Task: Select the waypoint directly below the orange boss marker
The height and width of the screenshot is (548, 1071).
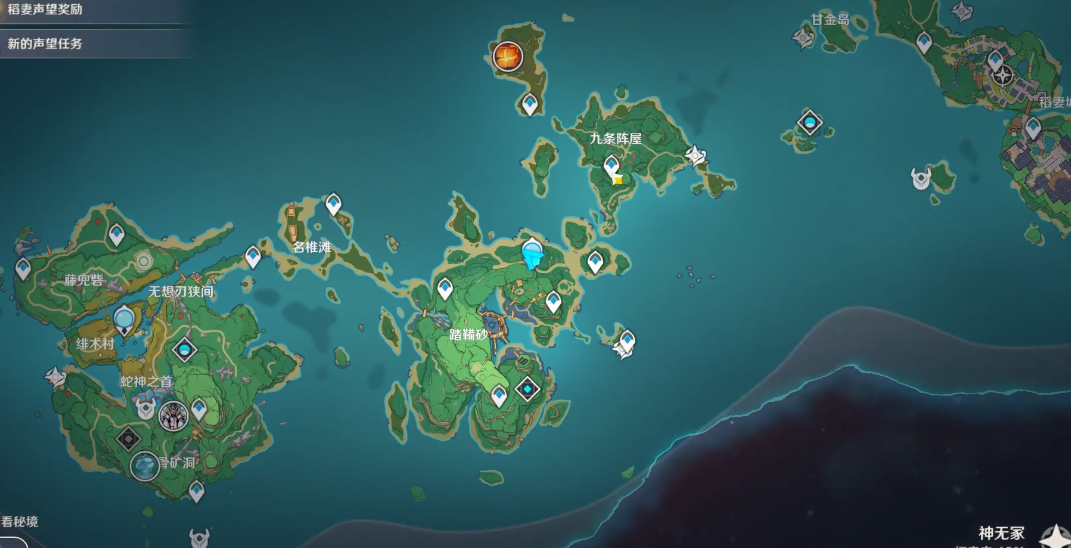Action: (x=529, y=103)
